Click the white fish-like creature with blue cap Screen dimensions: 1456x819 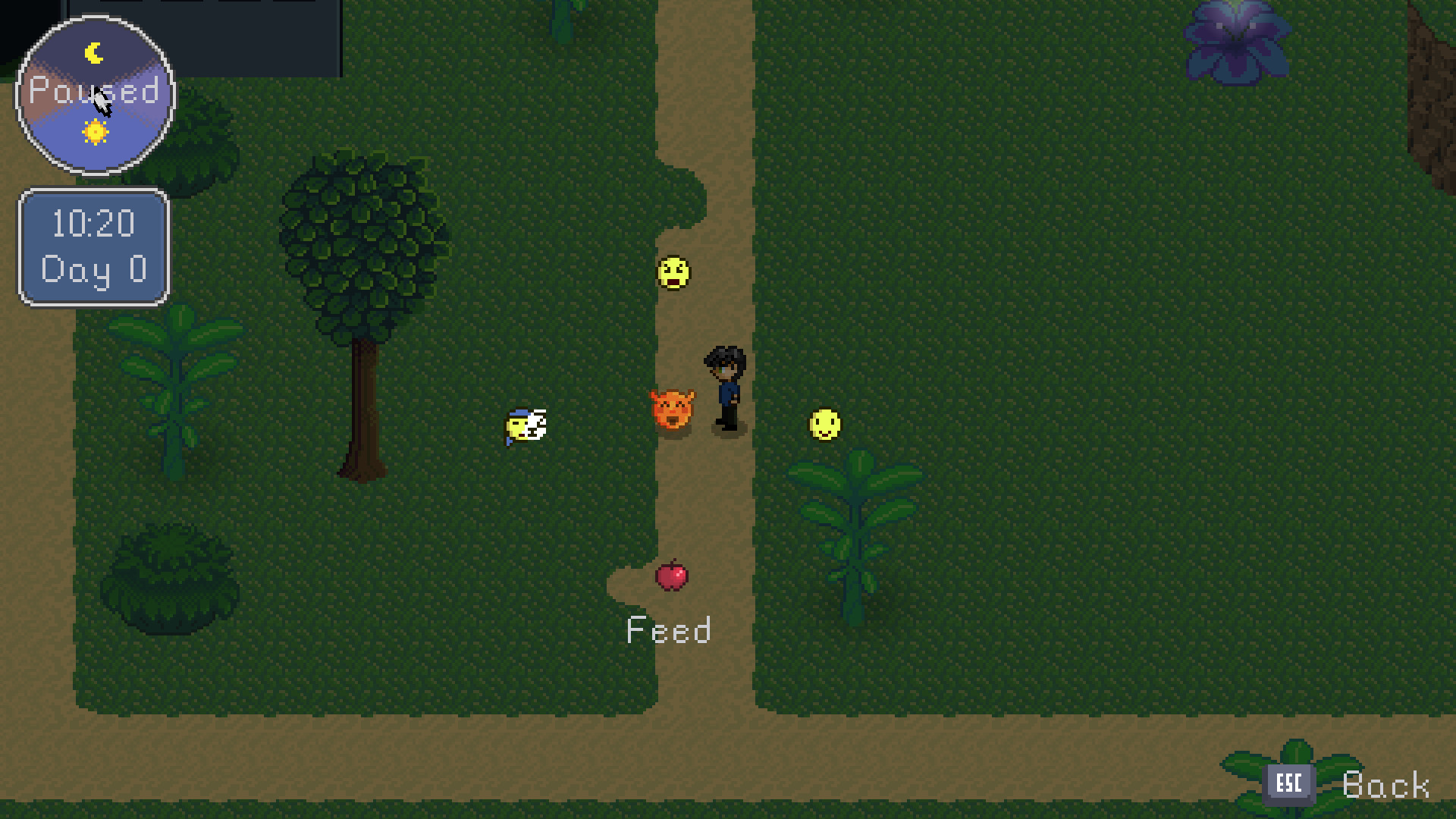pos(526,427)
